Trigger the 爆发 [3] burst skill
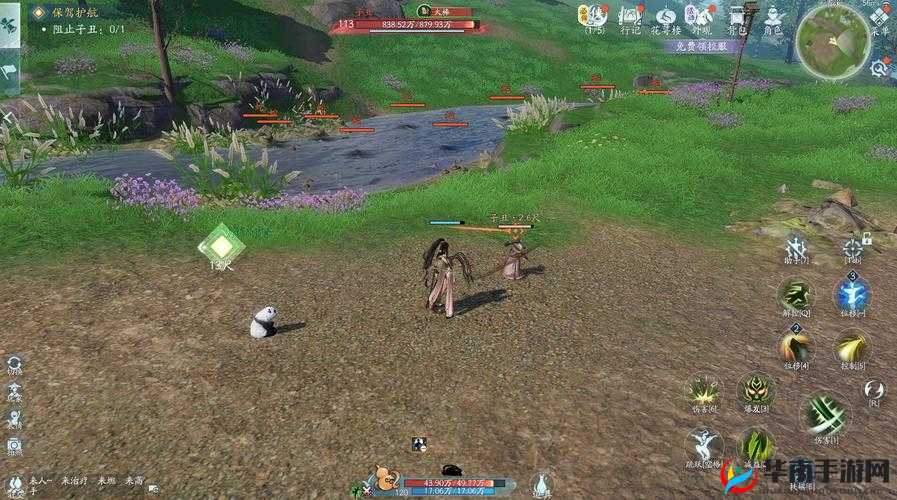This screenshot has width=897, height=500. 755,391
